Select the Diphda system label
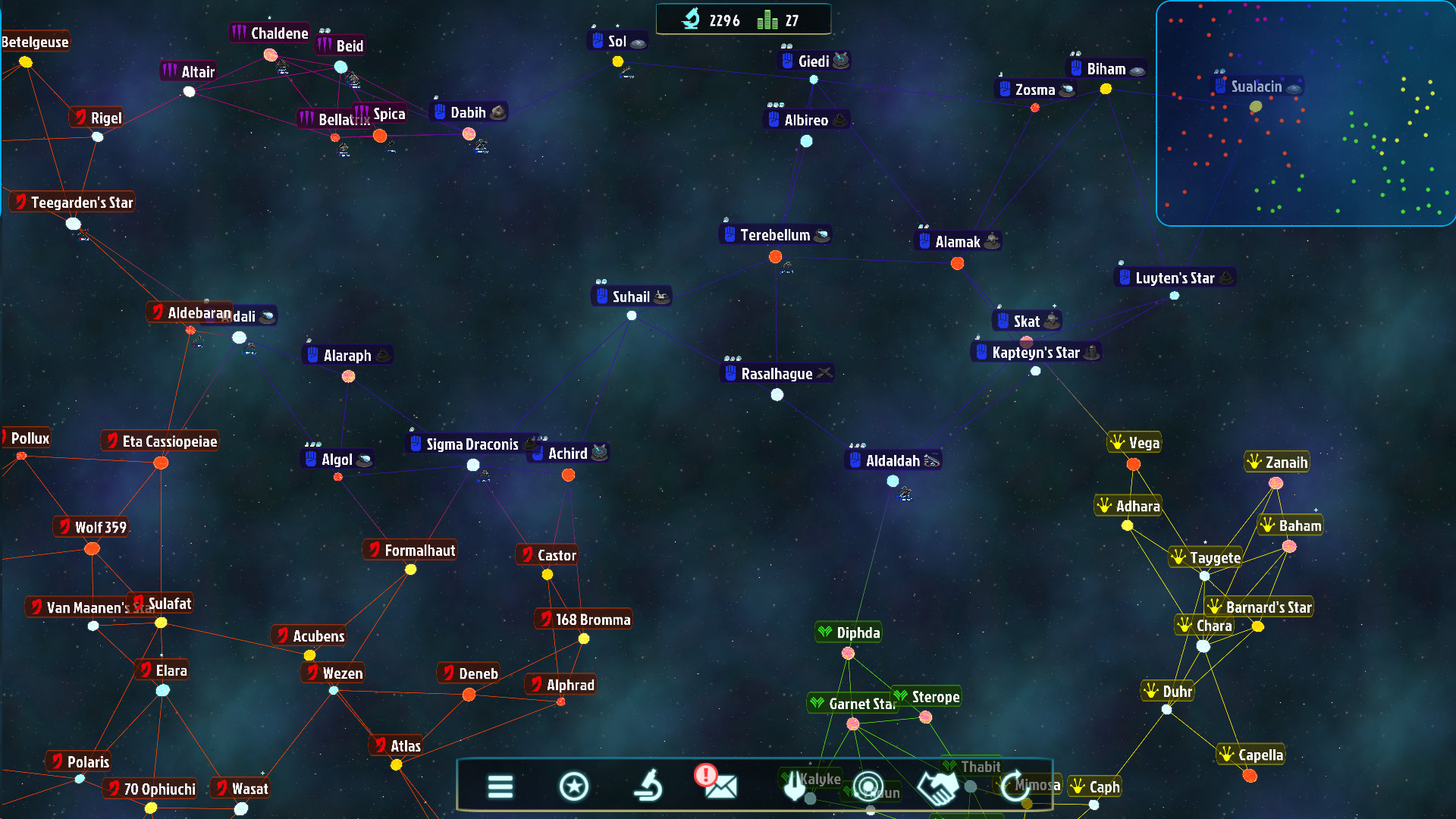The width and height of the screenshot is (1456, 819). coord(848,632)
